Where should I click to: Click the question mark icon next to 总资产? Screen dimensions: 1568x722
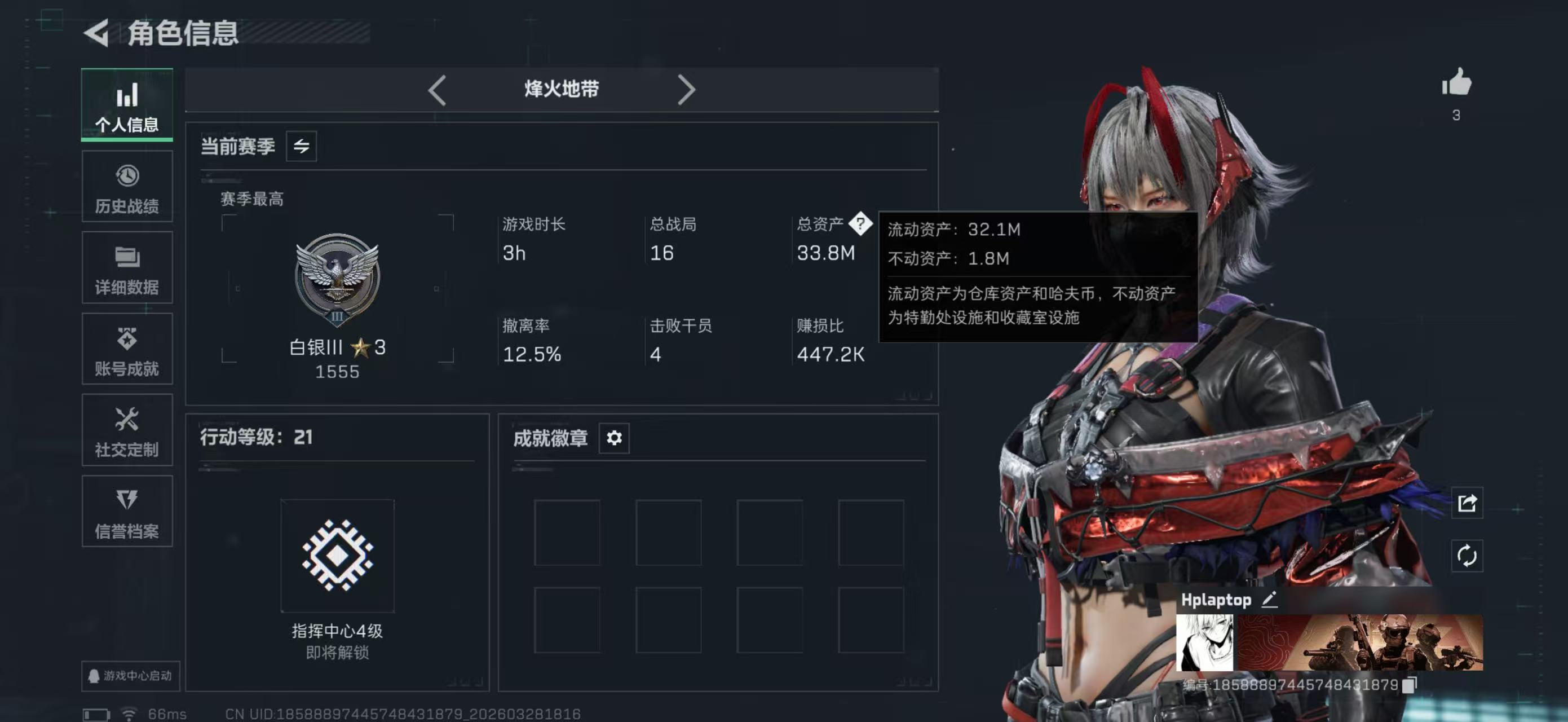click(x=861, y=224)
